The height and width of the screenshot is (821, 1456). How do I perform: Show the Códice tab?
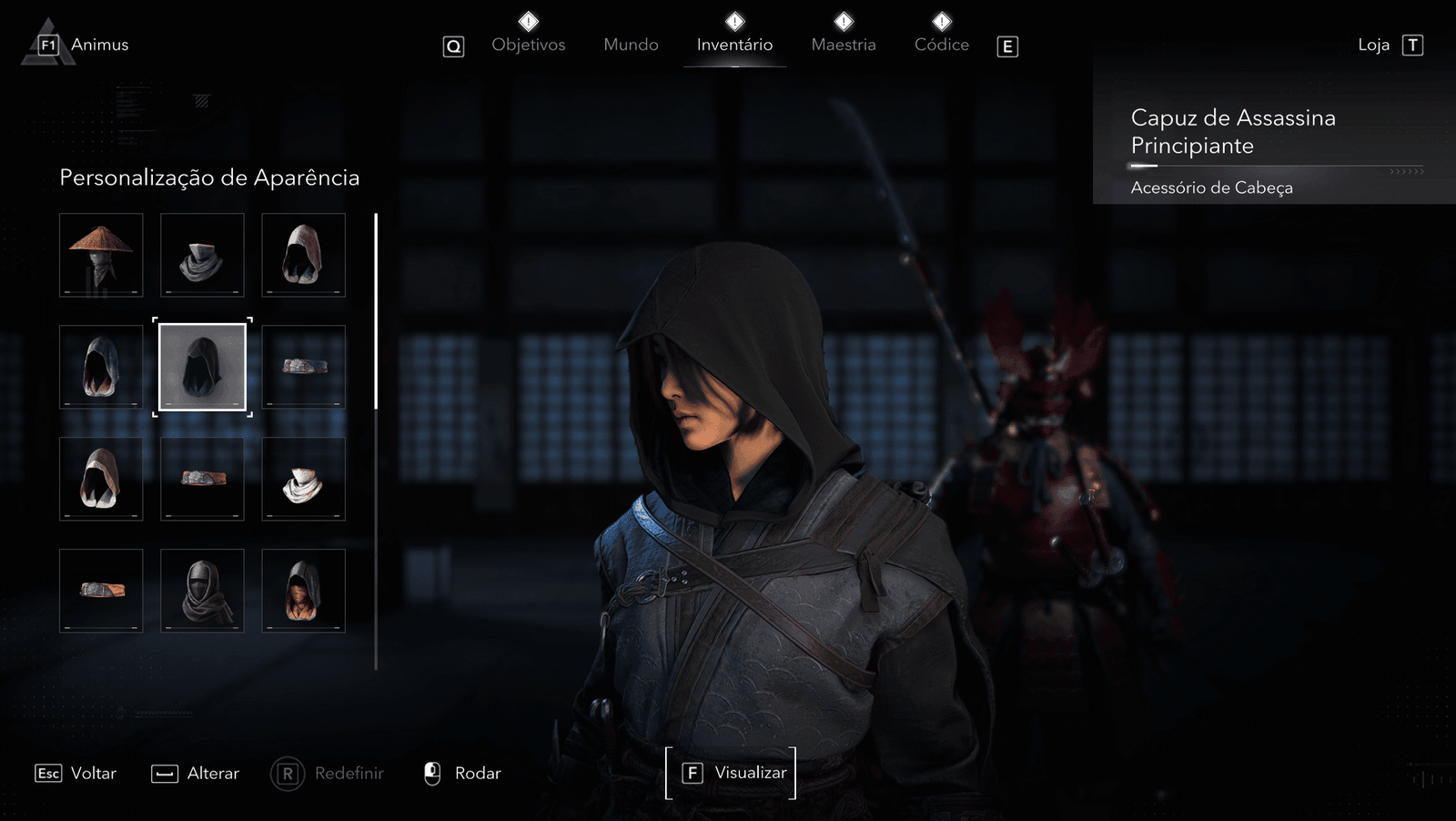[941, 45]
